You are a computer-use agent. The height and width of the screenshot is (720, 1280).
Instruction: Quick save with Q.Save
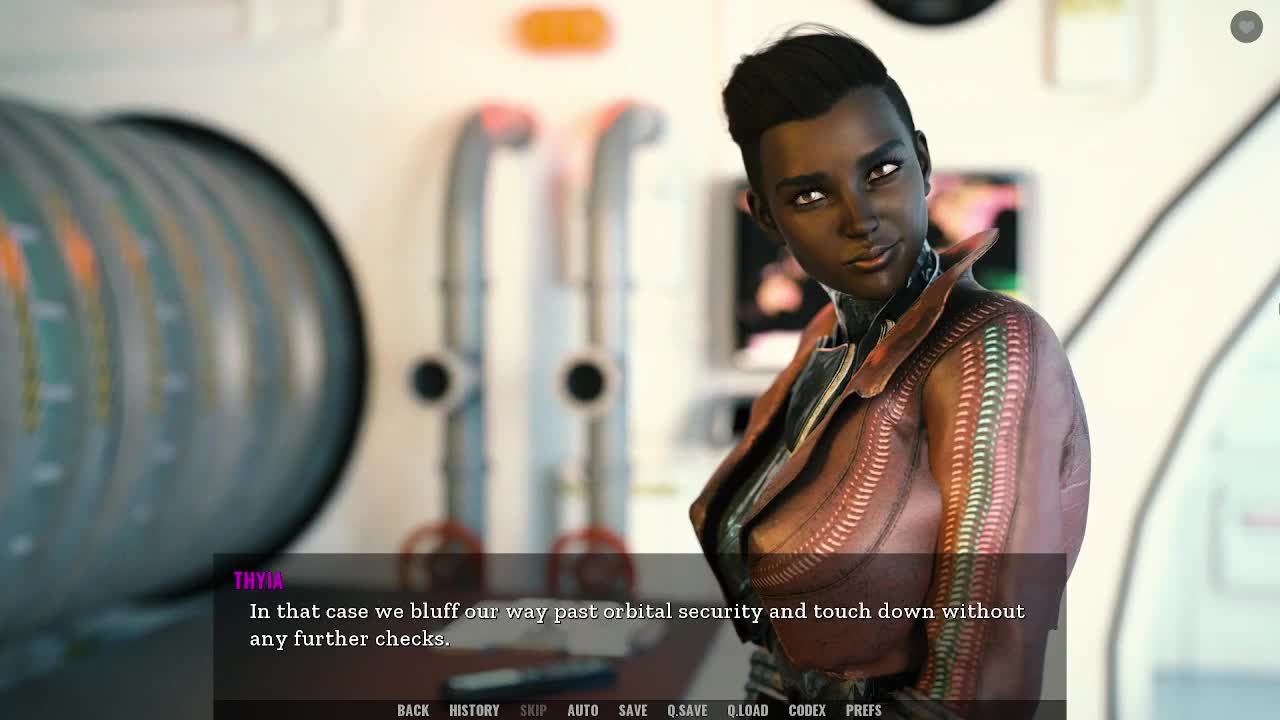(687, 710)
